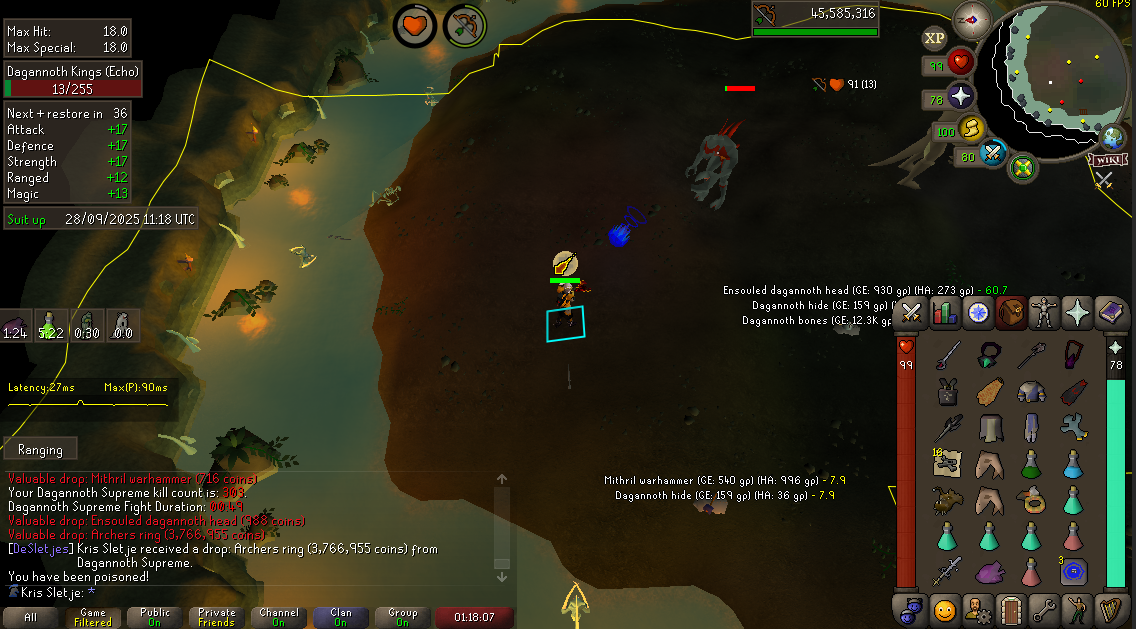Open the world map globe
The height and width of the screenshot is (629, 1136).
[x=1114, y=137]
